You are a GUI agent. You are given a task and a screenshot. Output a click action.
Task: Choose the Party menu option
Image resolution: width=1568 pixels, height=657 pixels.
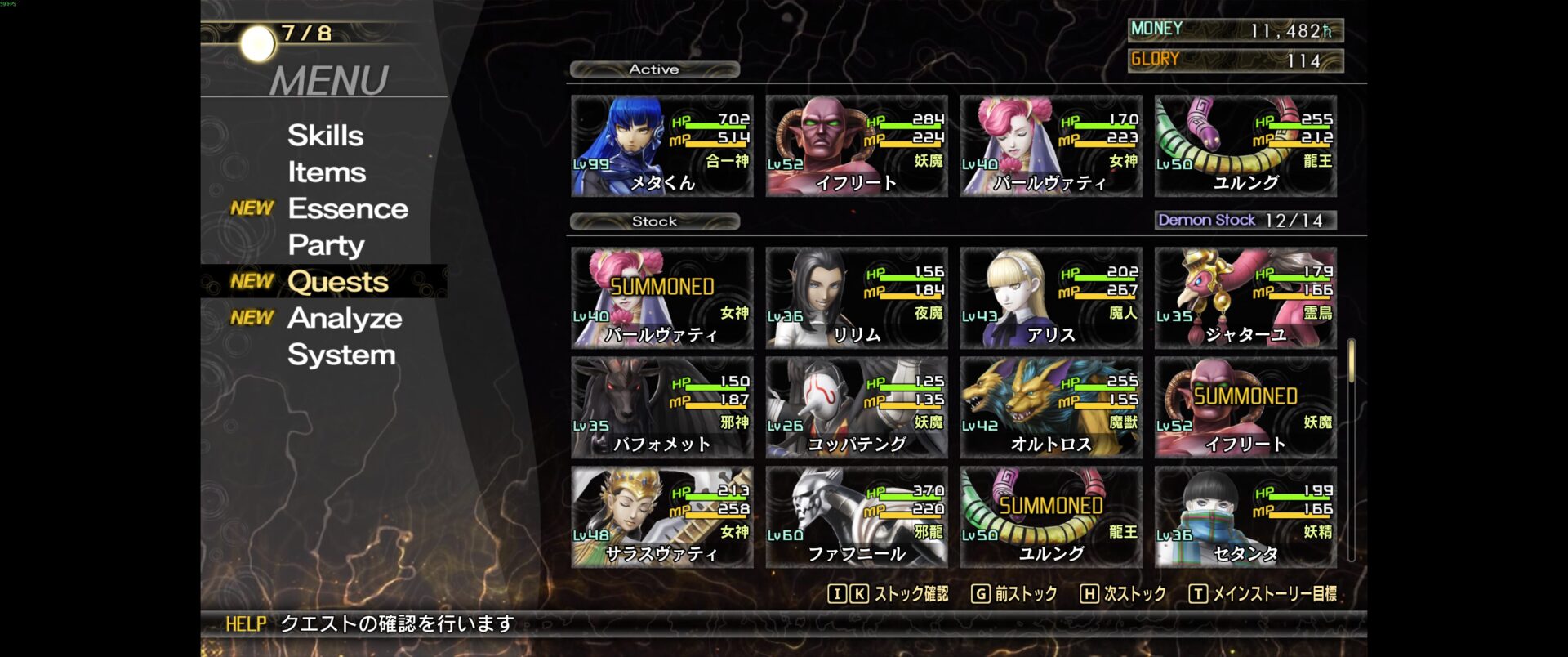[x=326, y=245]
